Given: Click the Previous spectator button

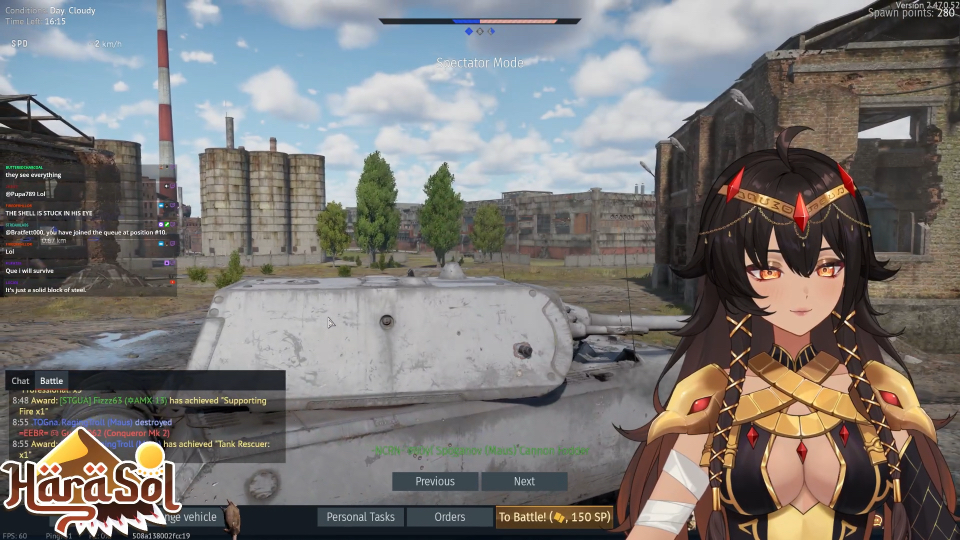Looking at the screenshot, I should 435,481.
